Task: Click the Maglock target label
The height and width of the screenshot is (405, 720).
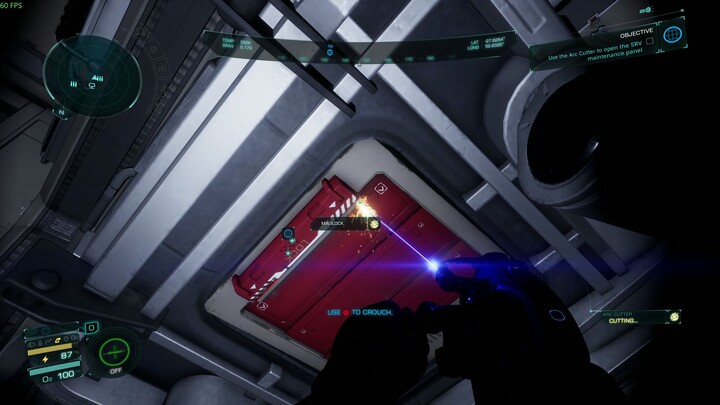Action: pyautogui.click(x=334, y=223)
